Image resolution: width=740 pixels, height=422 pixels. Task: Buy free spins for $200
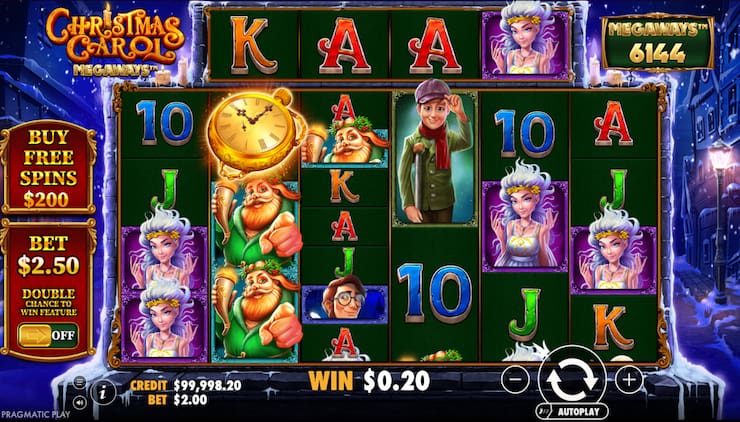(49, 167)
